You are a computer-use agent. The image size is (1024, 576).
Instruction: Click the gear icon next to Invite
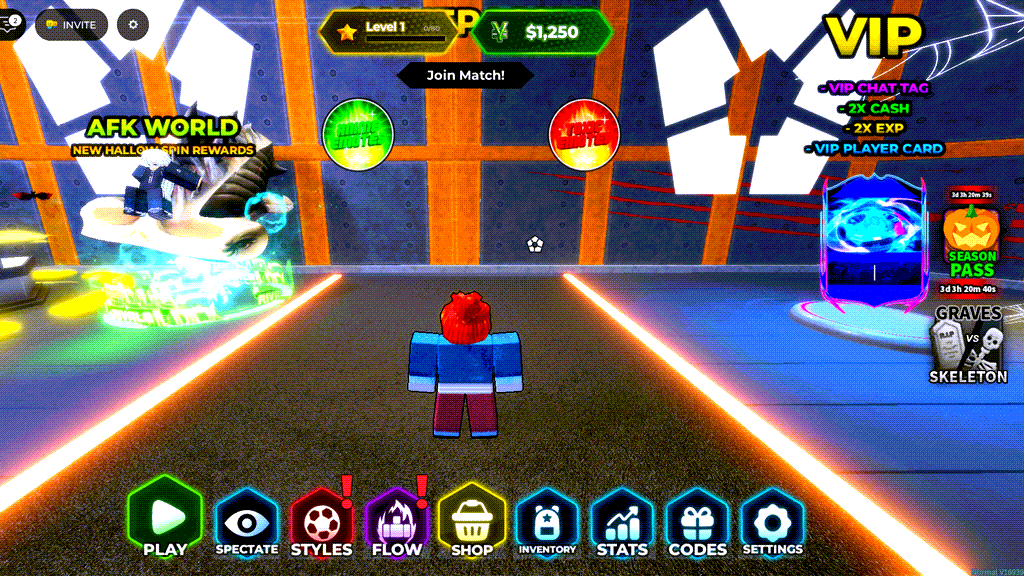pos(133,25)
